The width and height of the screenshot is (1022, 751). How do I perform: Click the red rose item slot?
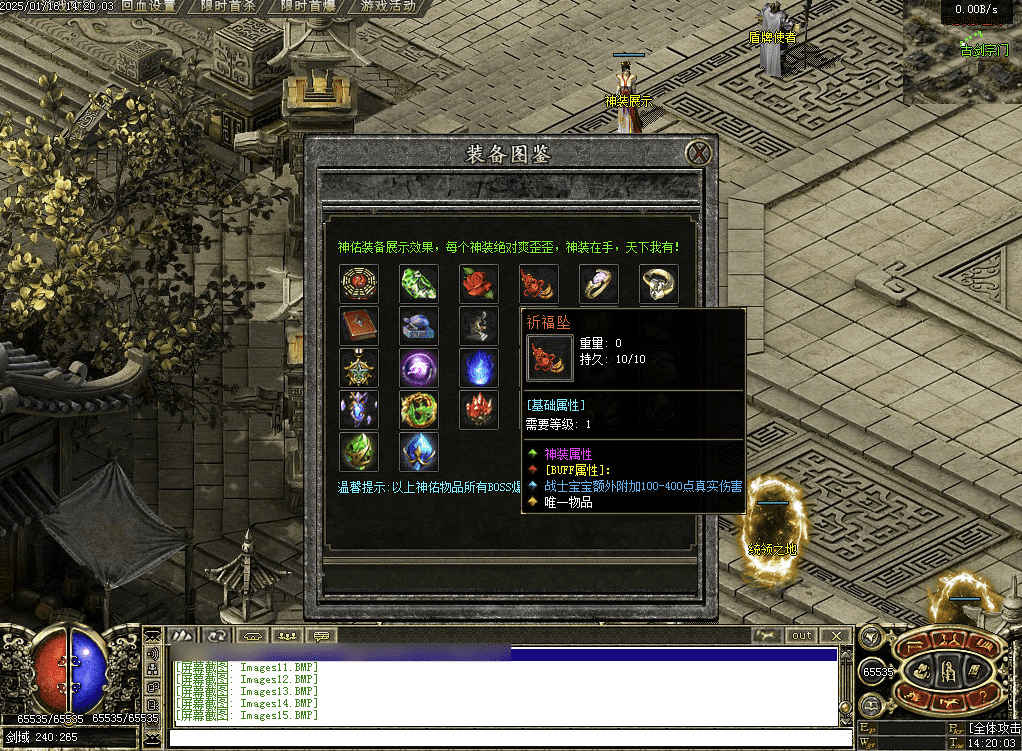click(479, 284)
